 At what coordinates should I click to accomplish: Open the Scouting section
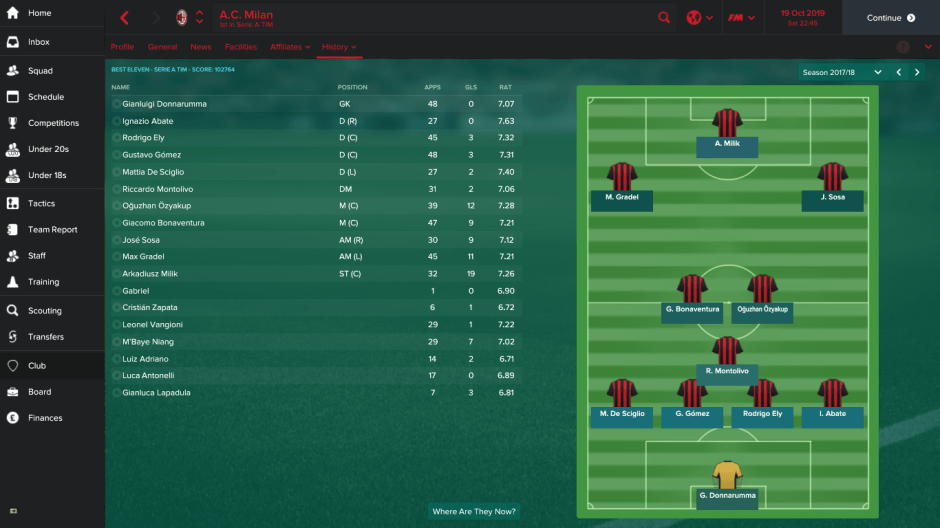point(44,311)
